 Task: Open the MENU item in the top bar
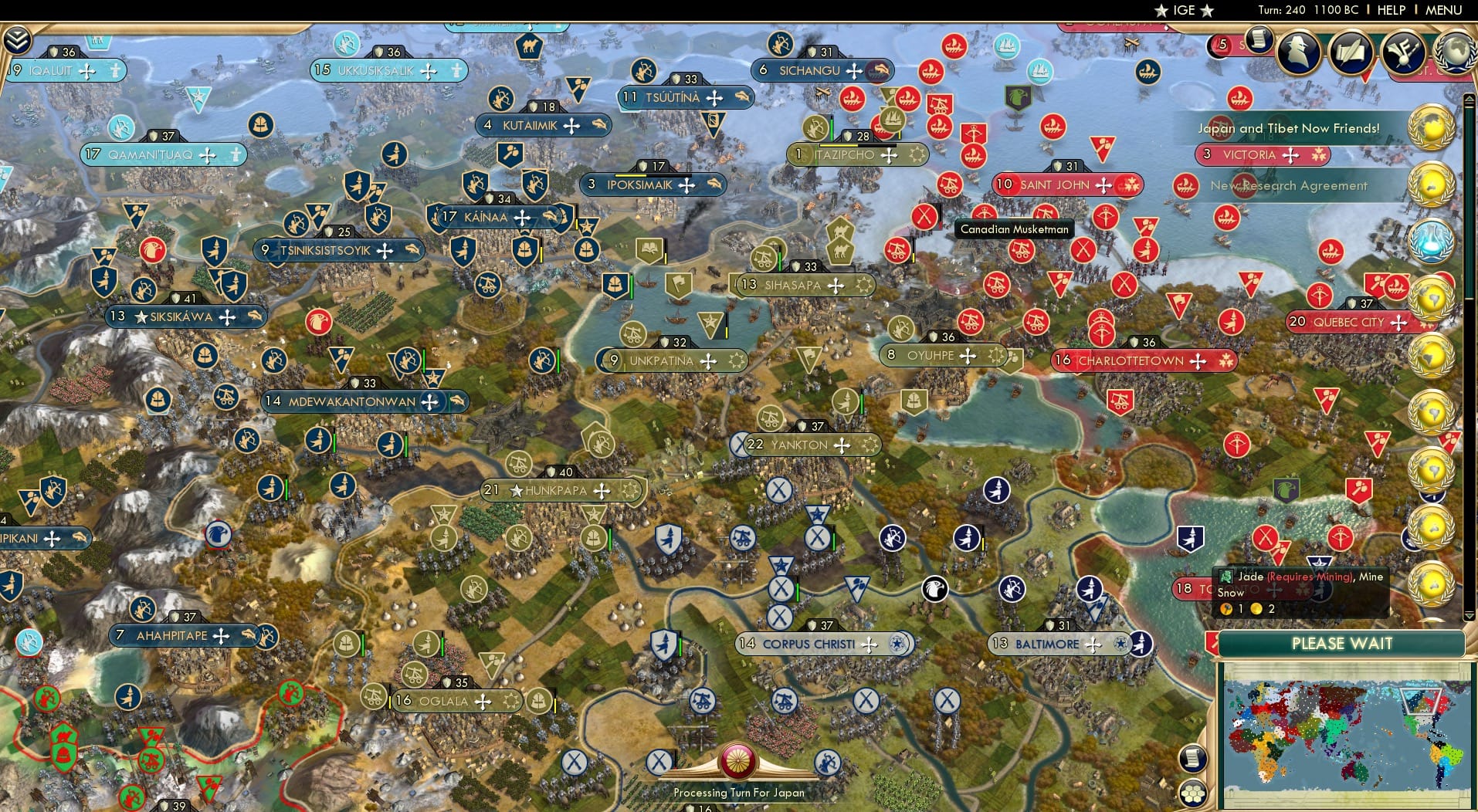click(1443, 10)
